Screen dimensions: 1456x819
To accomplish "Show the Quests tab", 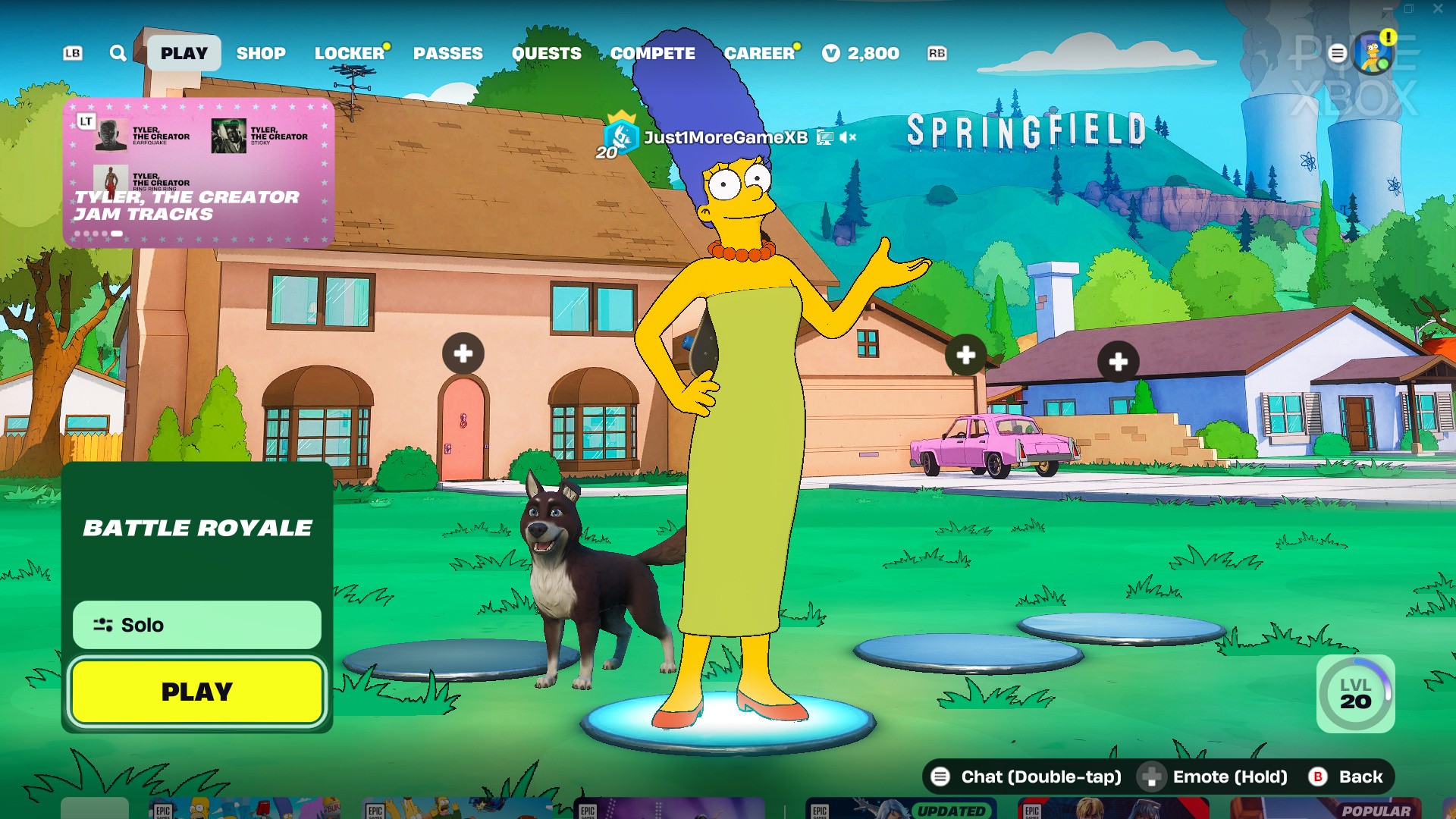I will (x=546, y=53).
